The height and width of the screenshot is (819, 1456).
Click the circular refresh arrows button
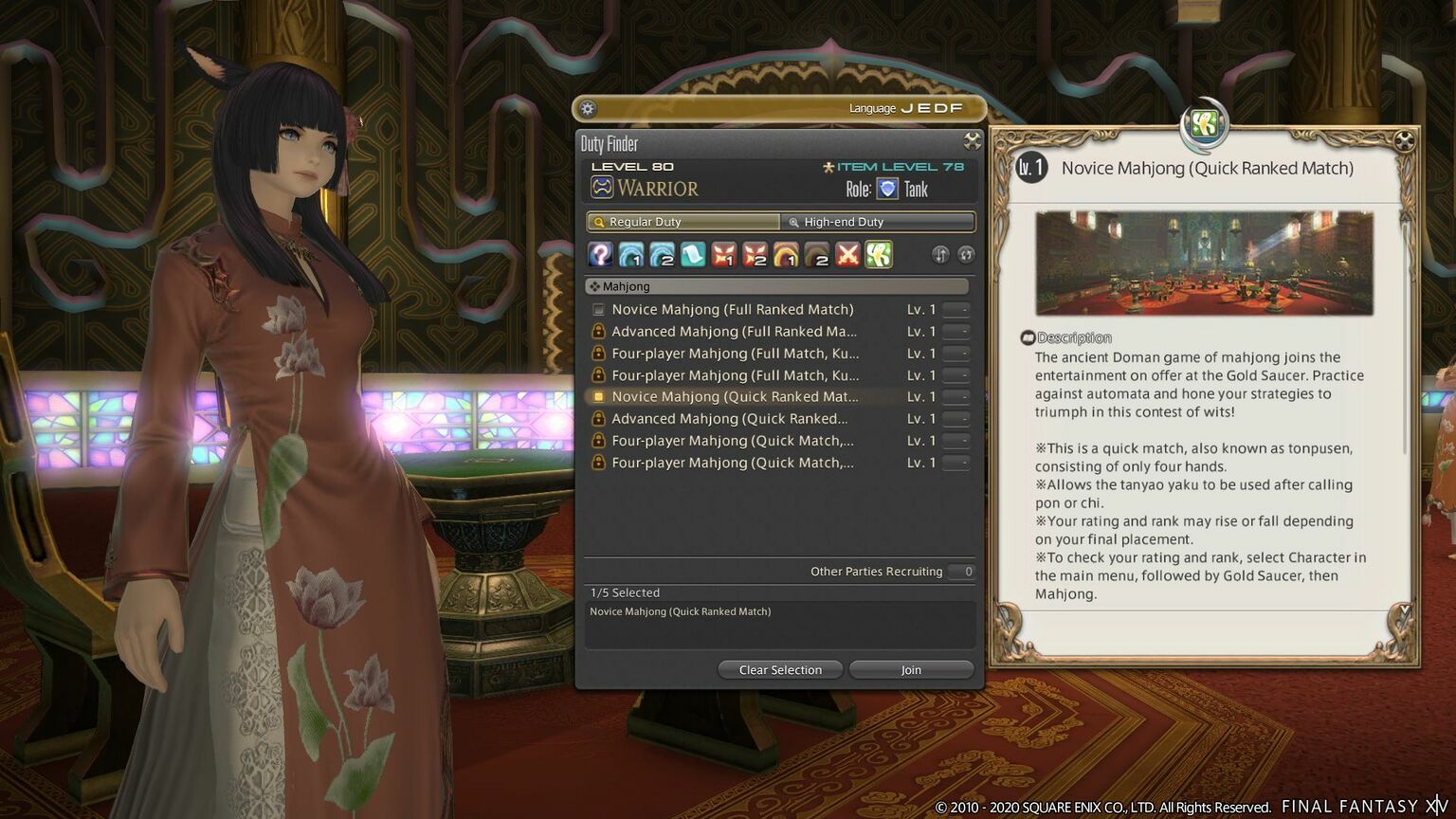(966, 254)
